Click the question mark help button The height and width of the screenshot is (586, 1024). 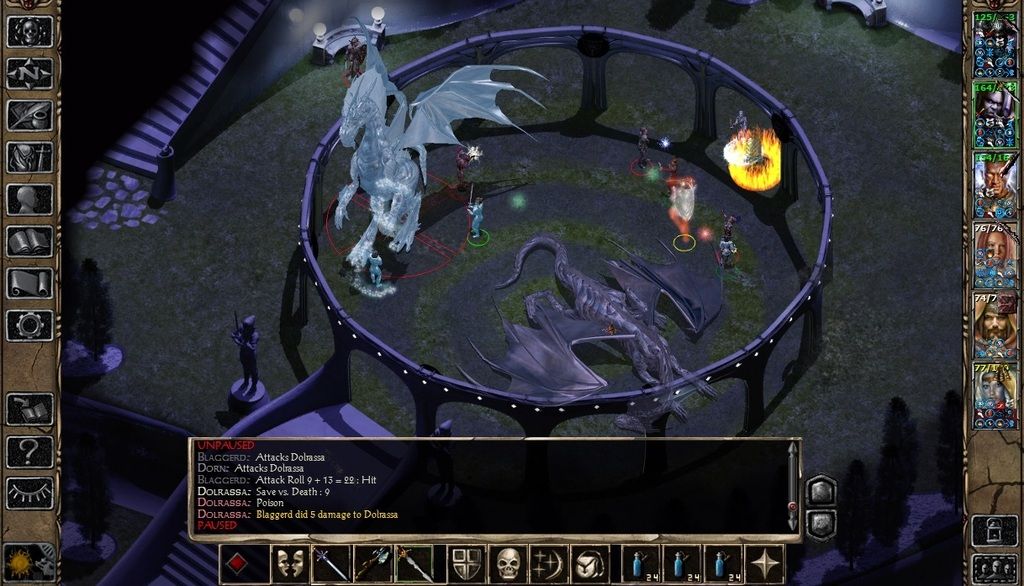[x=29, y=452]
